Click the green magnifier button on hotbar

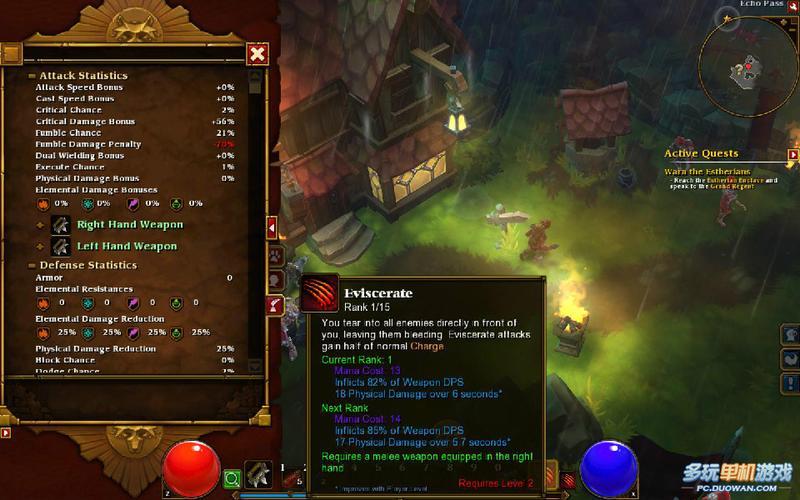coord(232,479)
